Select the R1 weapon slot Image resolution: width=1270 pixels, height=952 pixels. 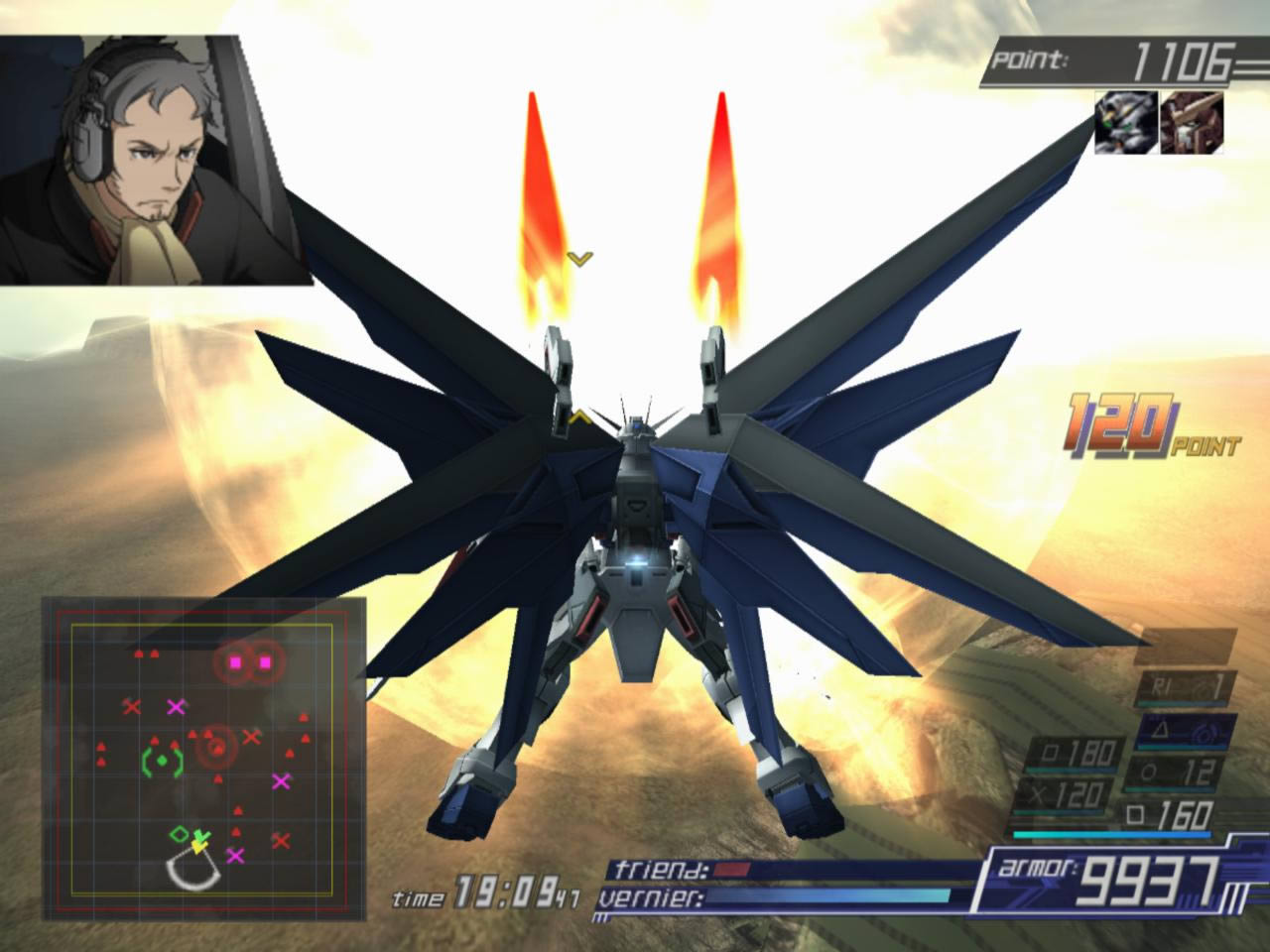click(x=1186, y=686)
